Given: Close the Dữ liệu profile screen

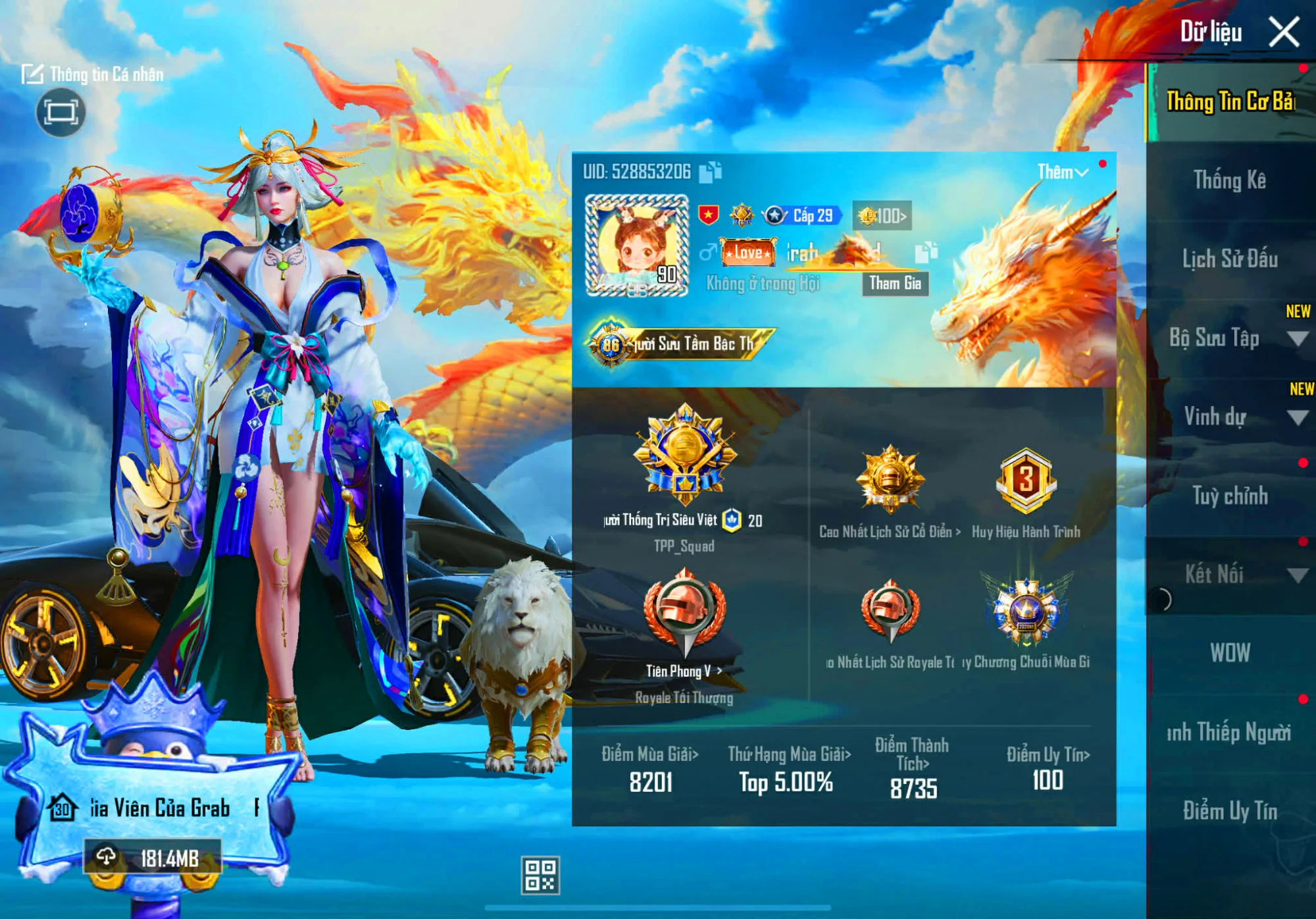Looking at the screenshot, I should (x=1283, y=32).
